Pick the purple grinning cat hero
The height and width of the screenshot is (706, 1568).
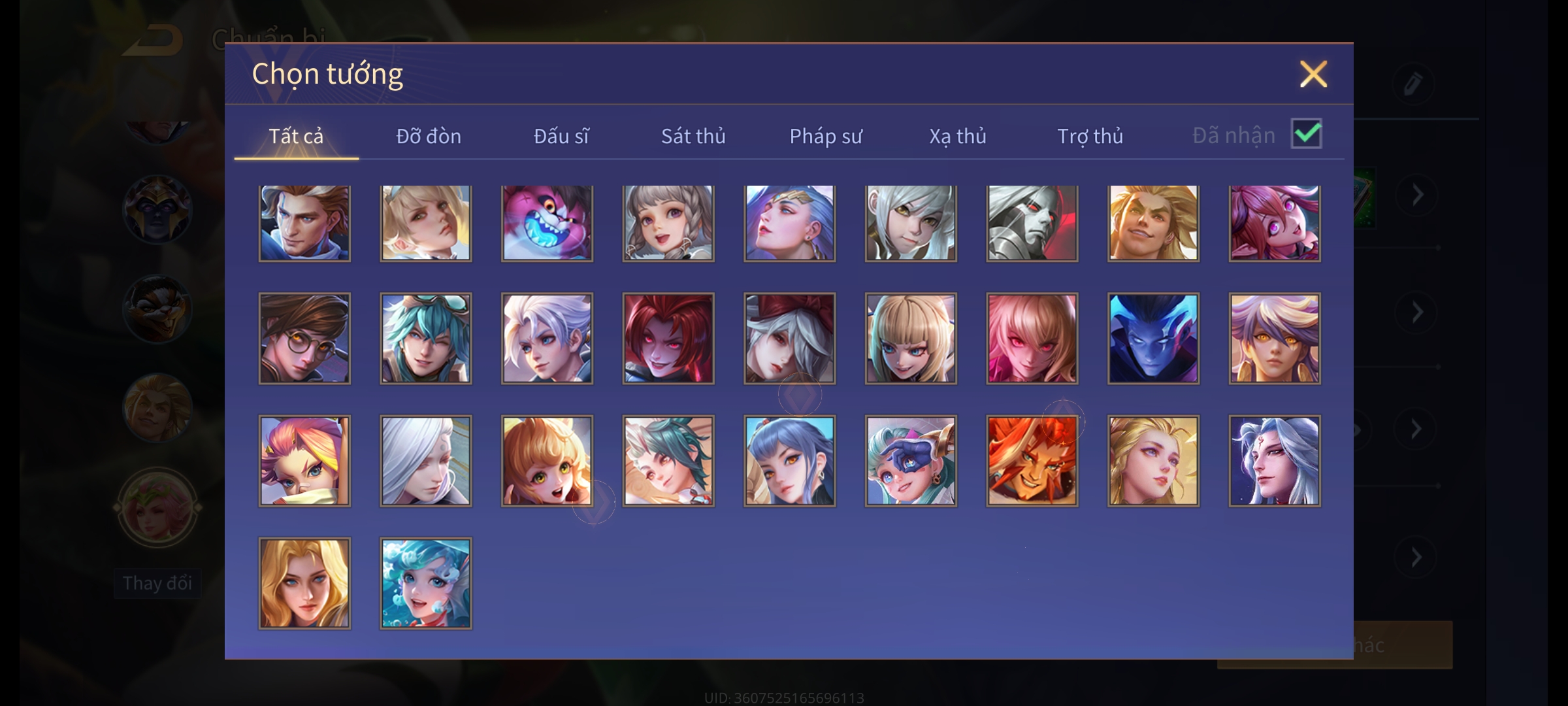coord(547,223)
